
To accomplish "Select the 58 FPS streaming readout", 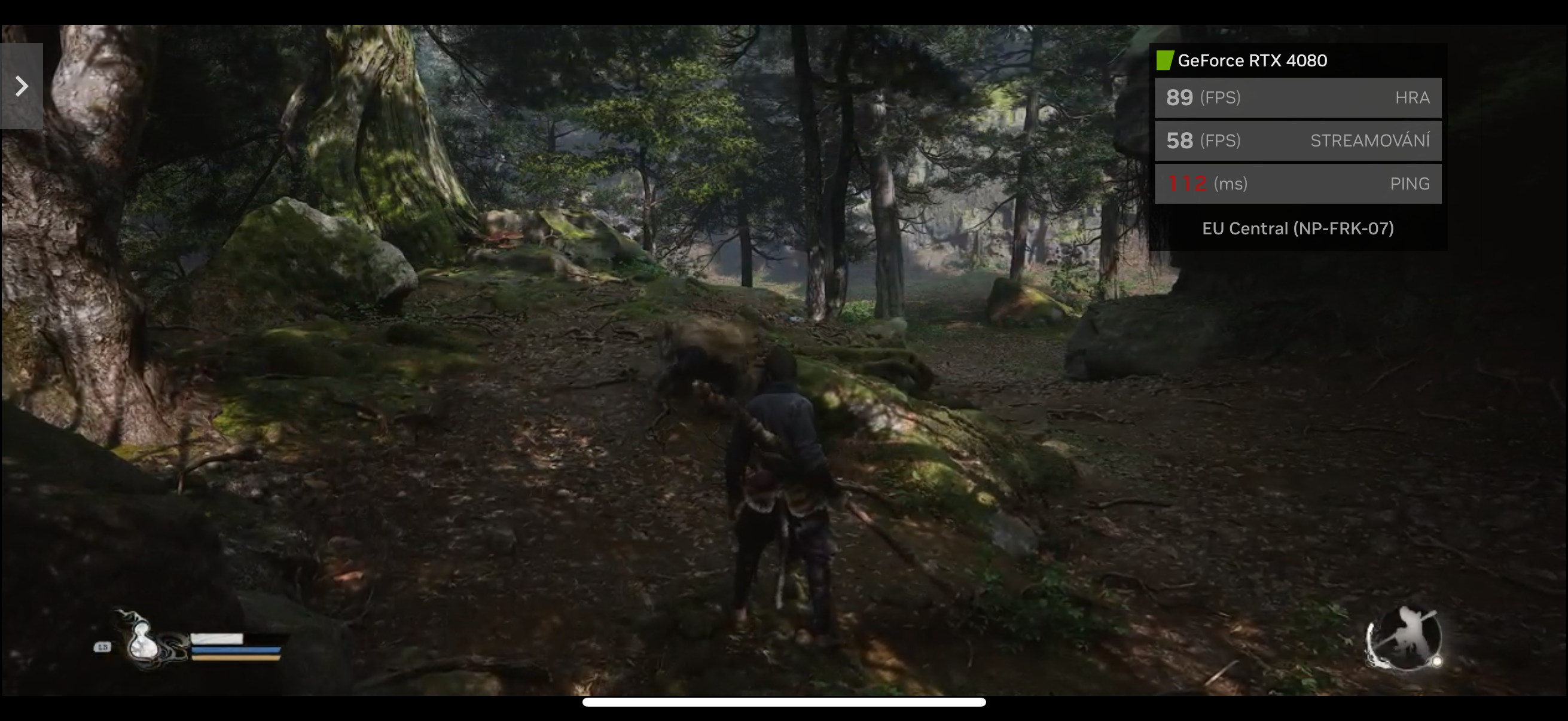I will tap(1180, 140).
